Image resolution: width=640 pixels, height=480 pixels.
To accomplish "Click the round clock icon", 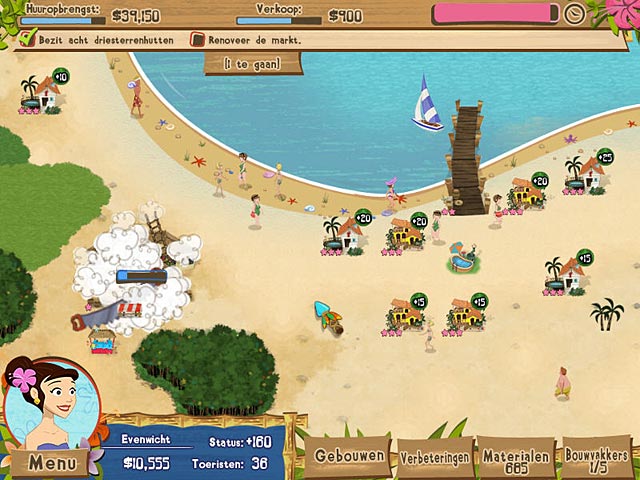I will pos(574,14).
